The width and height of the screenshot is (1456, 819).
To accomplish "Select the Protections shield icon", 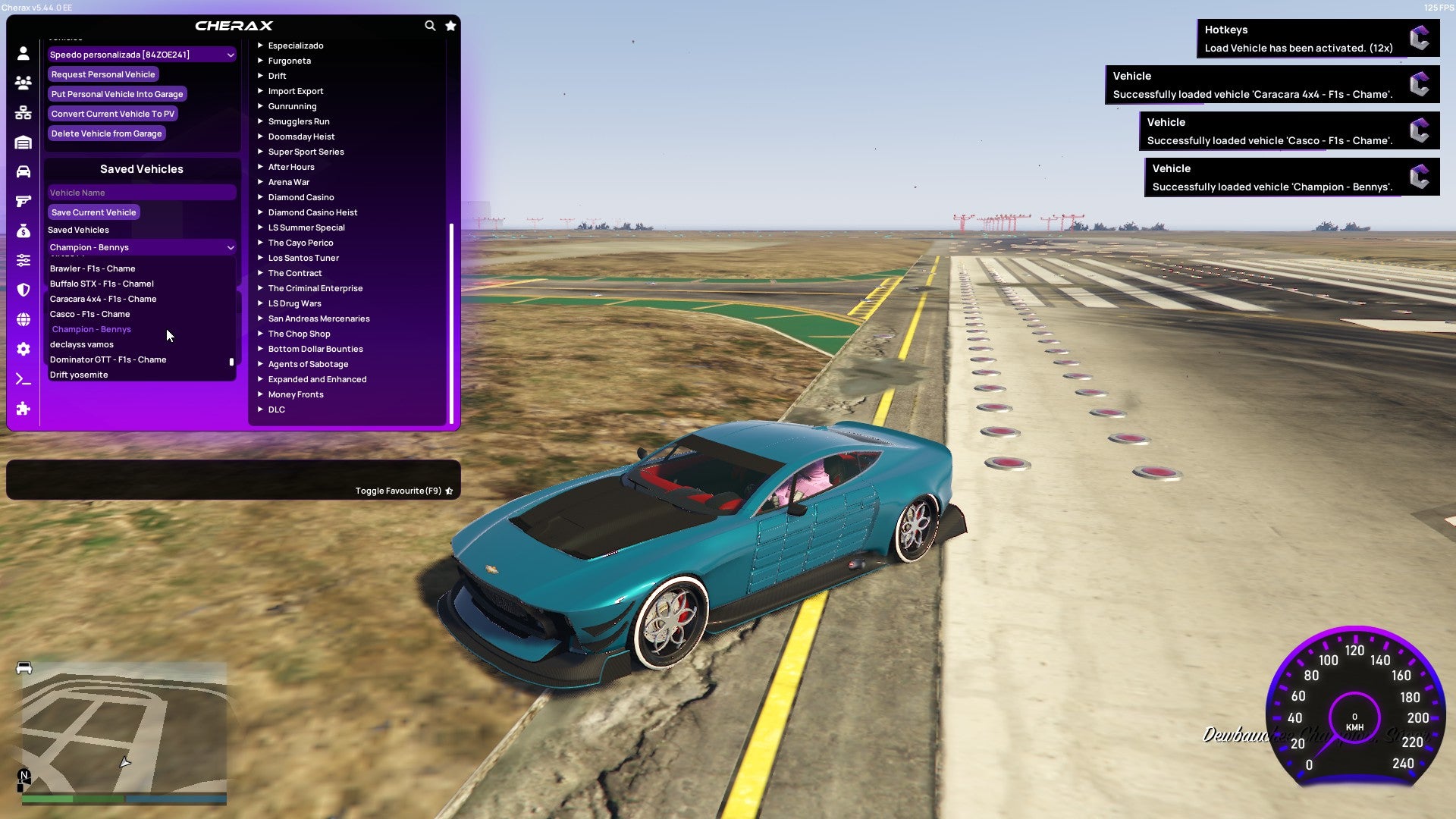I will point(23,290).
